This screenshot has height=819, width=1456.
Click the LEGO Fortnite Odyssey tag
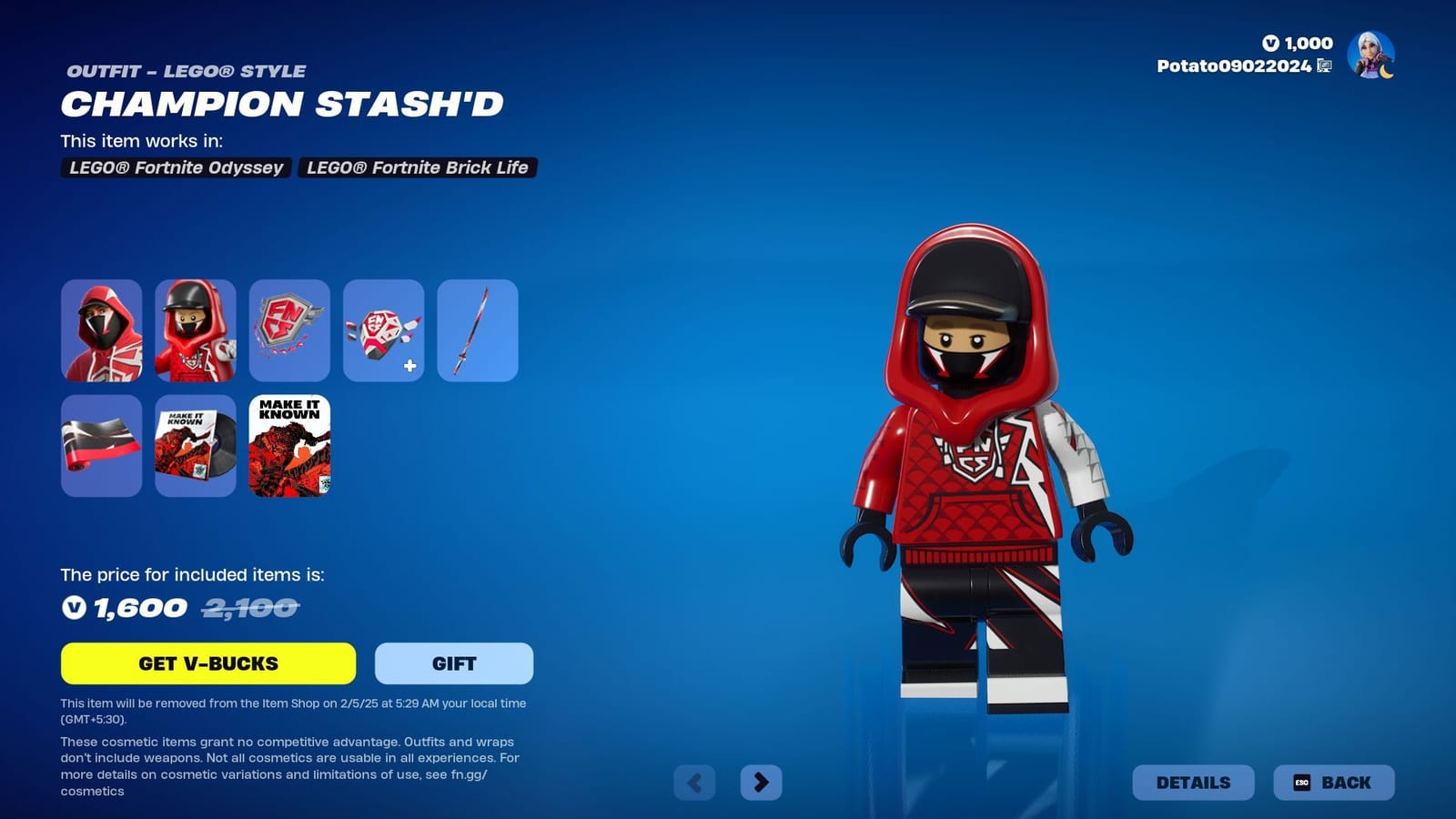177,167
